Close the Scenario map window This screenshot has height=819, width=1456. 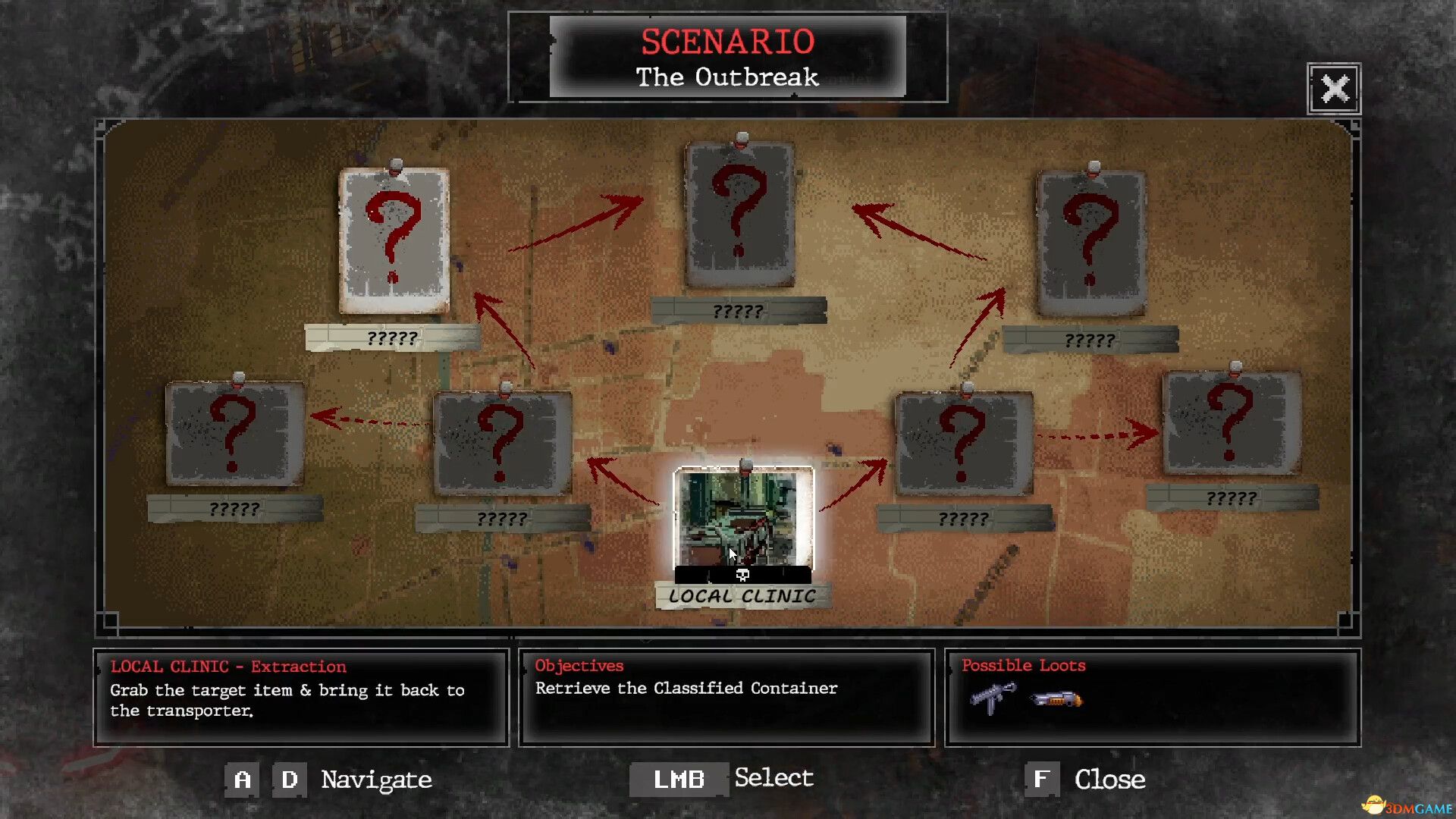pyautogui.click(x=1334, y=89)
